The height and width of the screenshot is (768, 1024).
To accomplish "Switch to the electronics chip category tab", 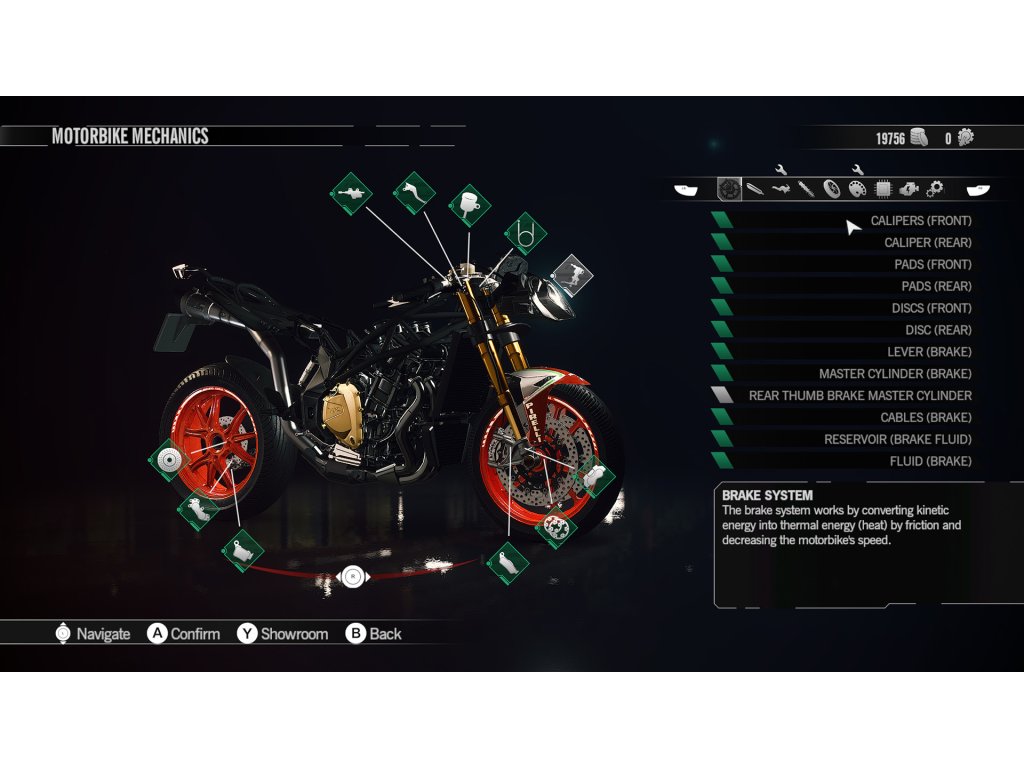I will tap(883, 188).
